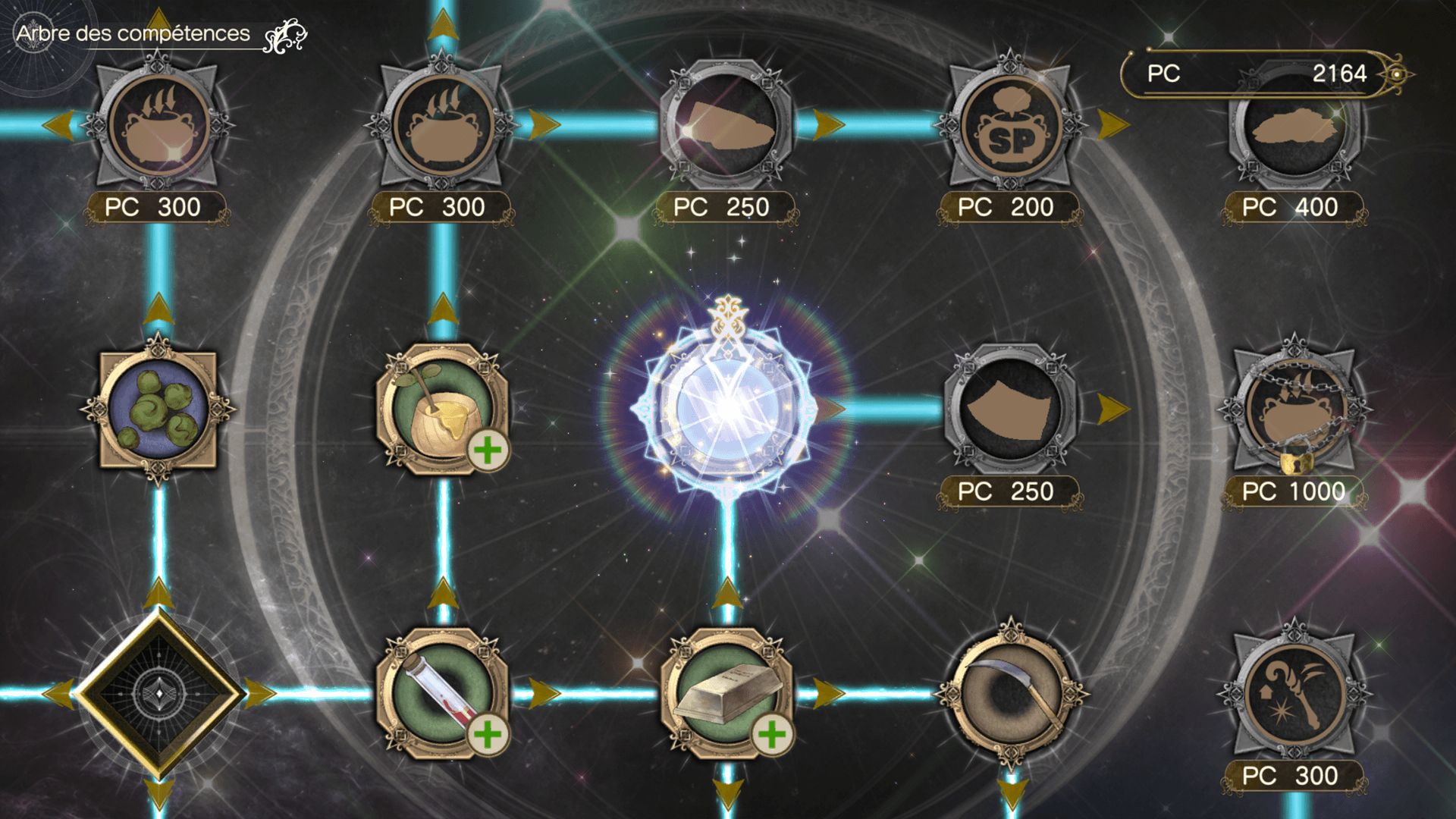Screen dimensions: 1456x819
Task: Choose the scythe skill node
Action: click(x=1010, y=694)
